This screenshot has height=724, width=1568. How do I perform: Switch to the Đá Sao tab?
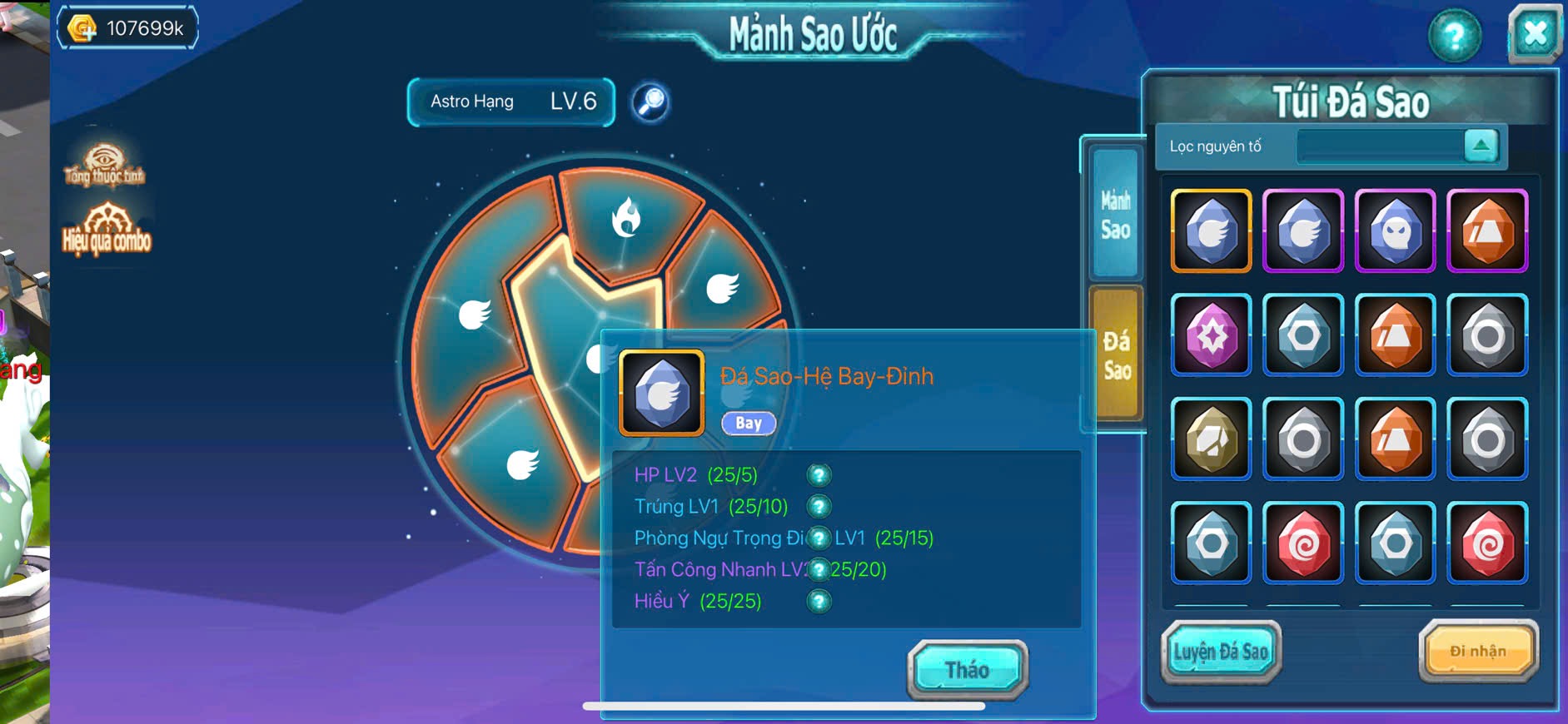pyautogui.click(x=1116, y=355)
